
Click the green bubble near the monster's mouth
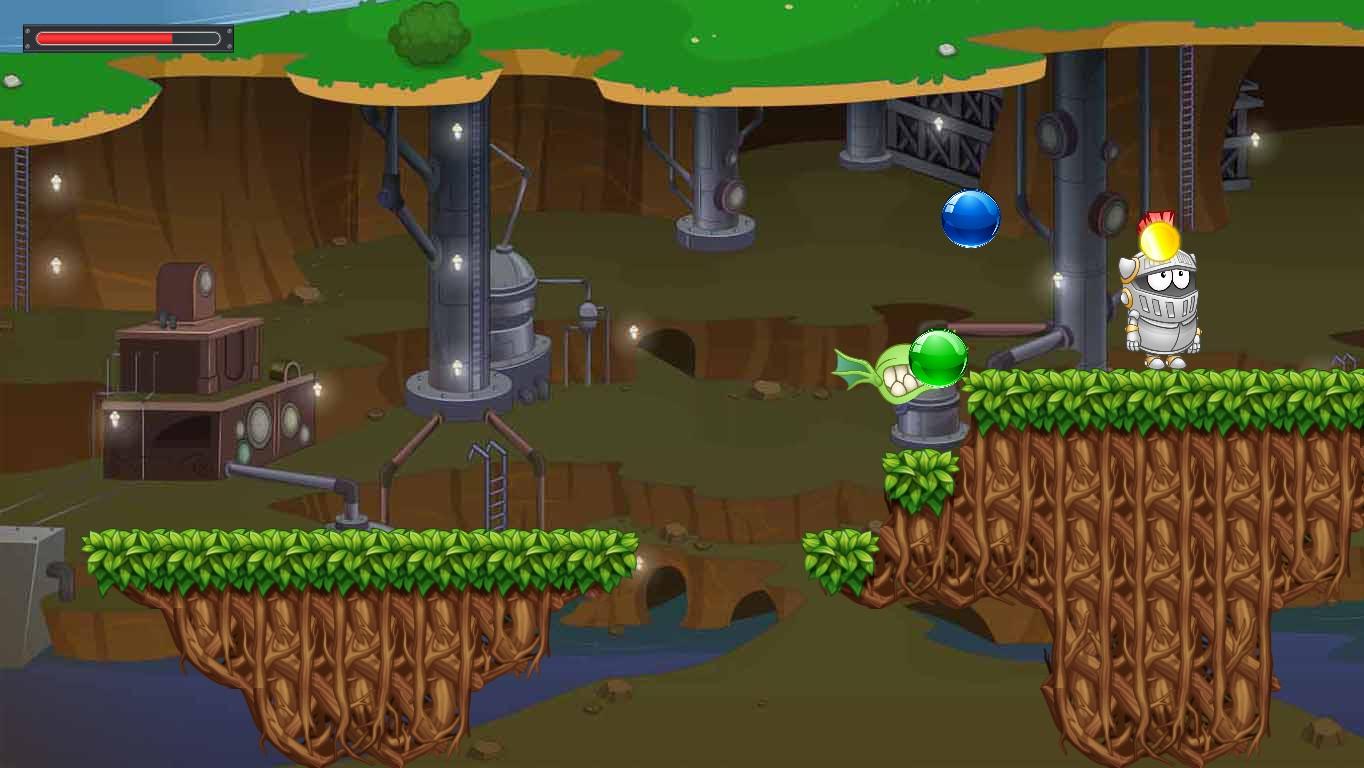[938, 356]
